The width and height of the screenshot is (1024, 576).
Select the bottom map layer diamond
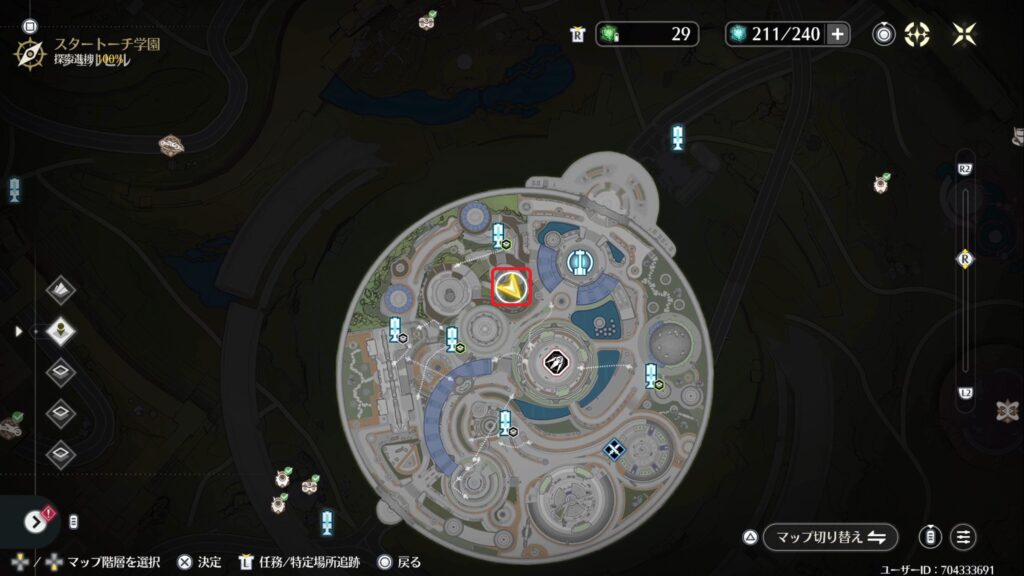tap(61, 453)
